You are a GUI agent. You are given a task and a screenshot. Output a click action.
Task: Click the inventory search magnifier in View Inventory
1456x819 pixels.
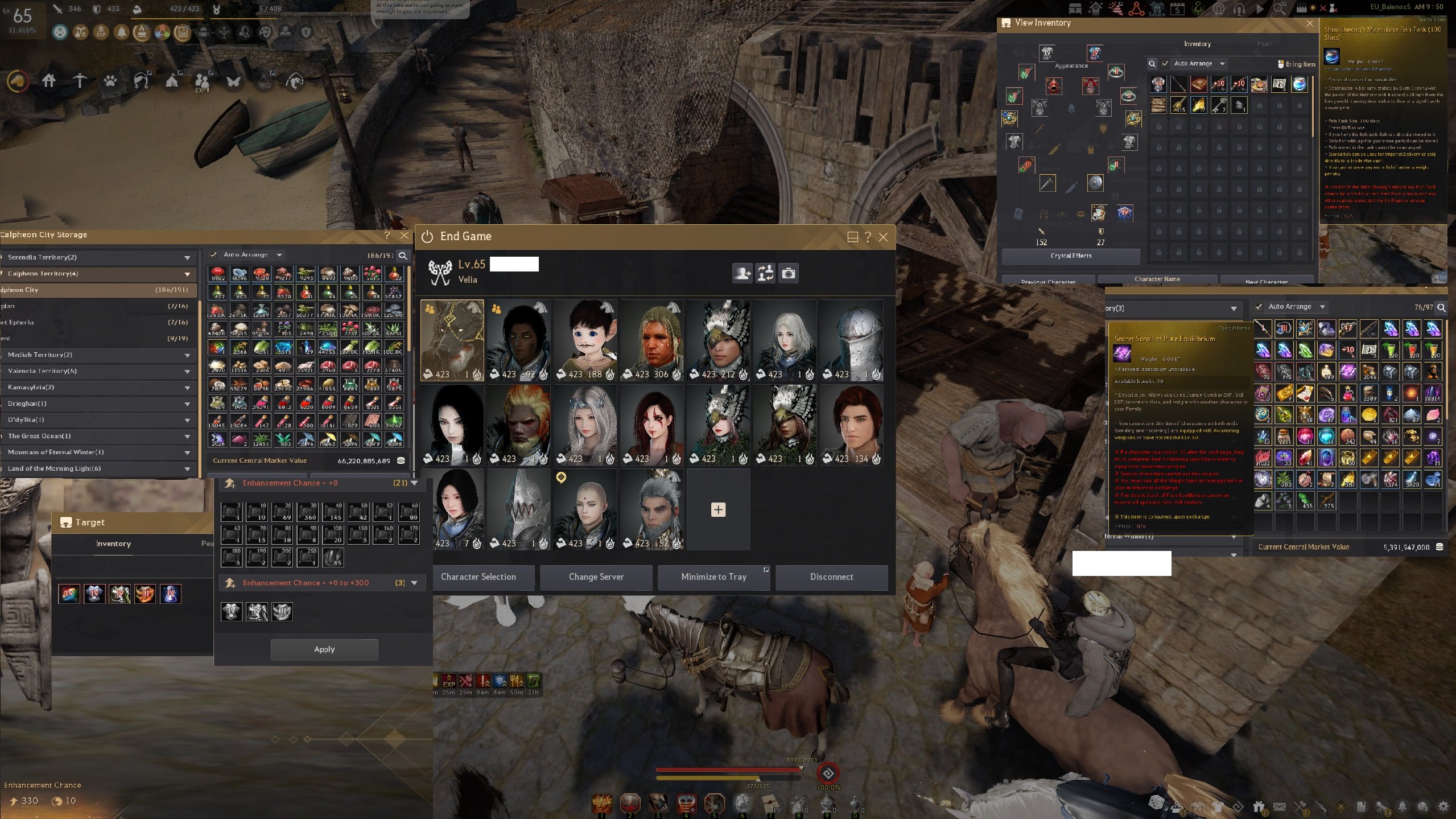1152,64
